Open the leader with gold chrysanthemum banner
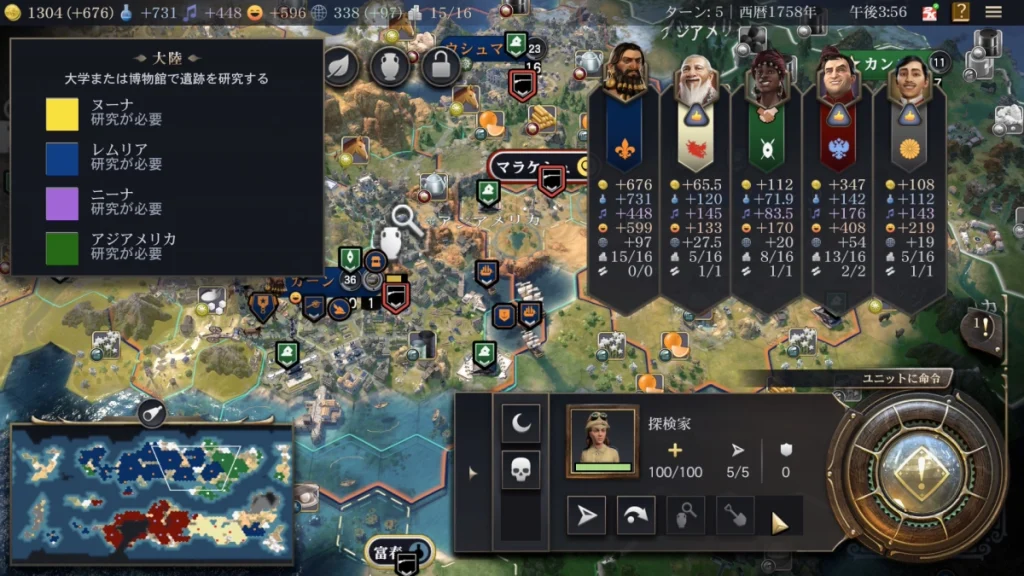This screenshot has height=576, width=1024. [909, 74]
